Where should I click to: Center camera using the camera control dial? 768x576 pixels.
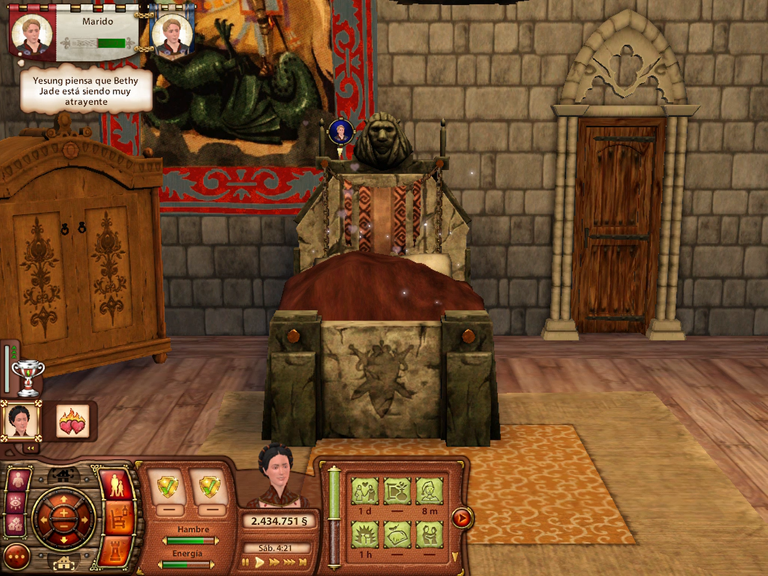pyautogui.click(x=65, y=517)
